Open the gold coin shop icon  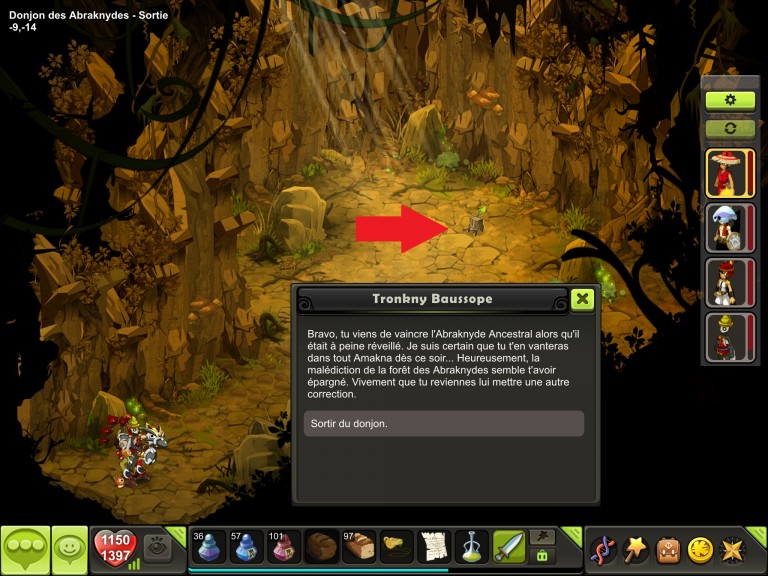[700, 549]
